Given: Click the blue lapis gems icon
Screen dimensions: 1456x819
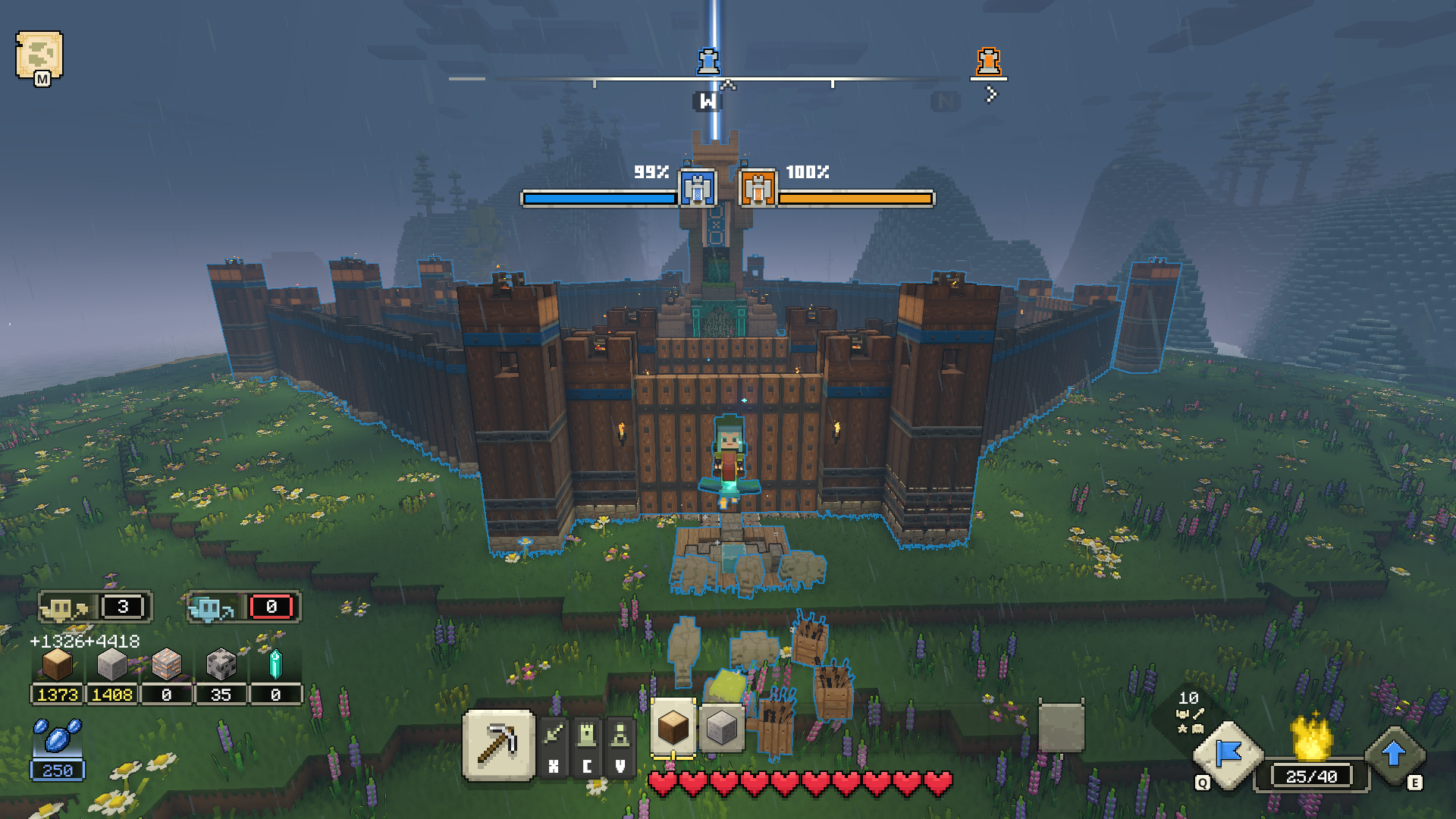Looking at the screenshot, I should 58,736.
